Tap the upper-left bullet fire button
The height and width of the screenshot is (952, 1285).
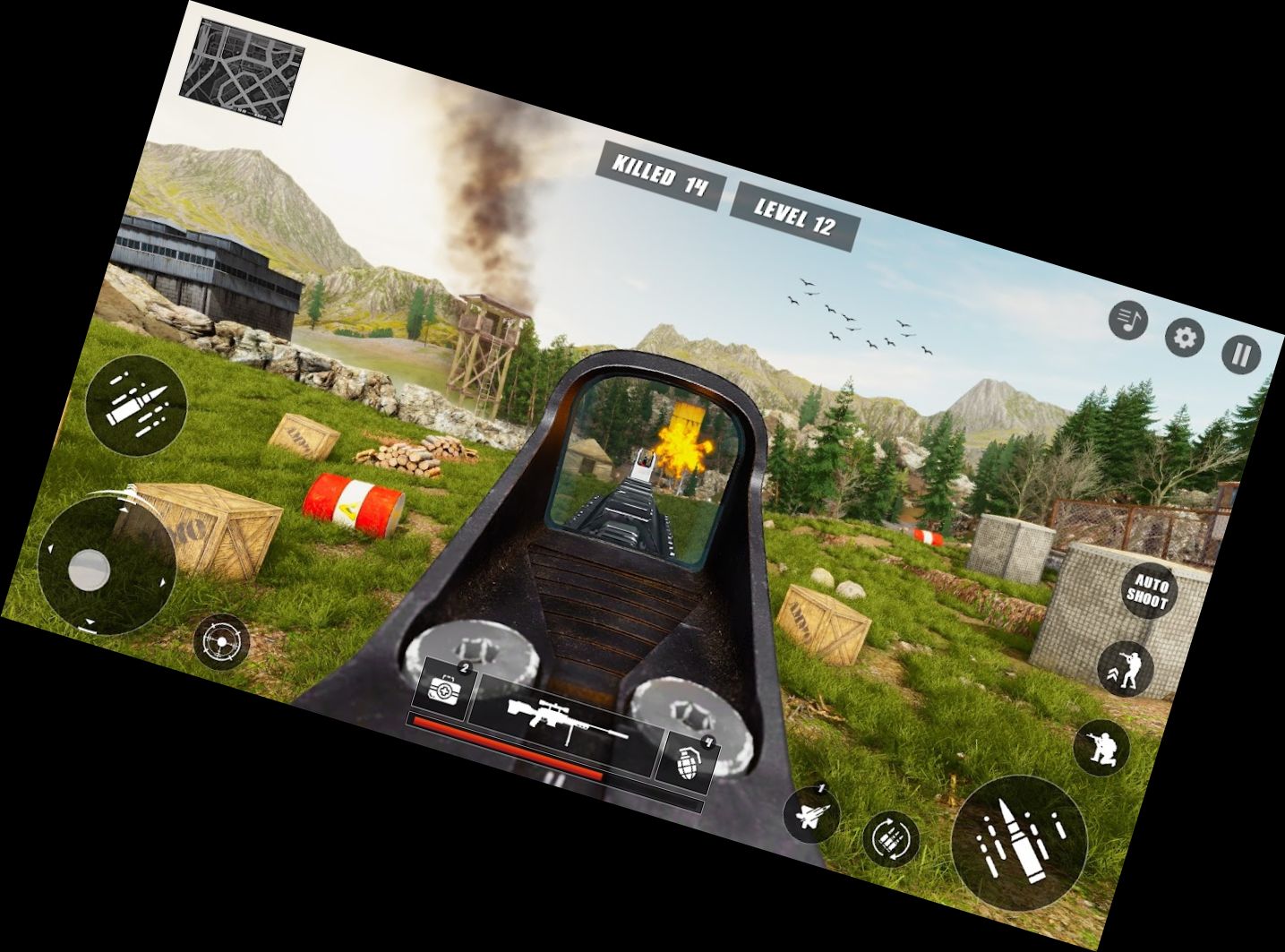pos(136,405)
